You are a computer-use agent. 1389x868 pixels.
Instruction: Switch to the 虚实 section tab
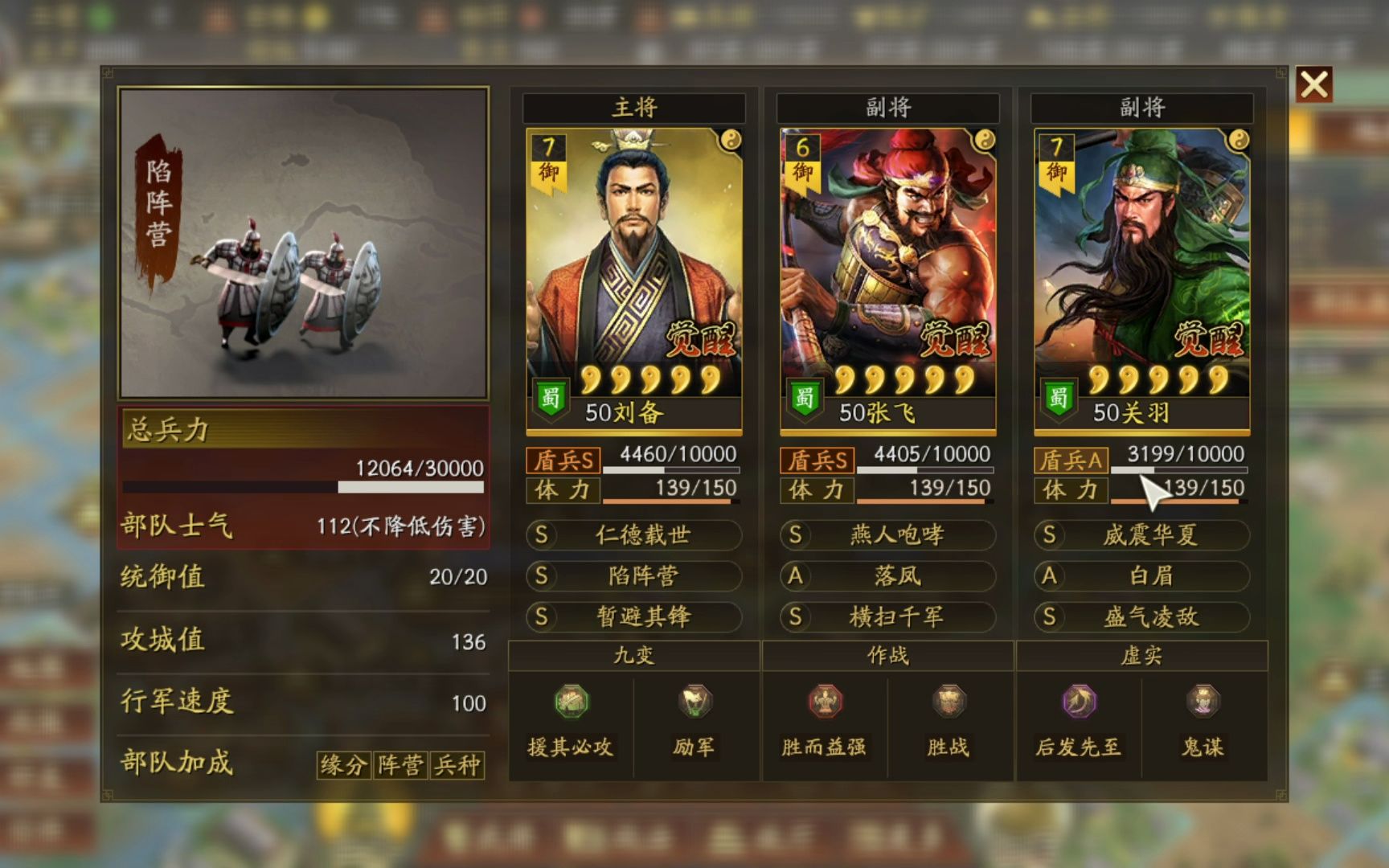[1141, 656]
